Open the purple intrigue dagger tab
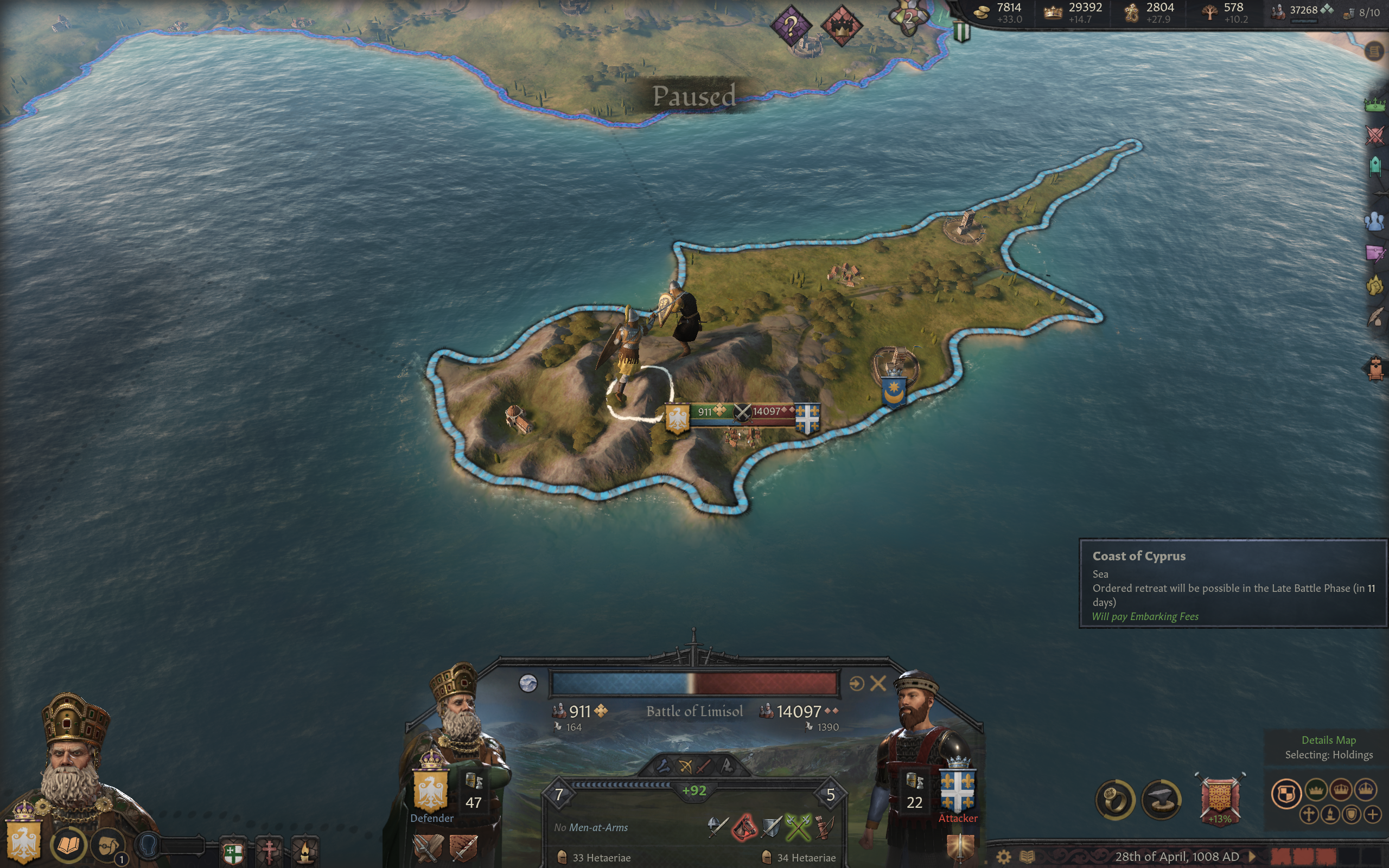The height and width of the screenshot is (868, 1389). point(1375,253)
